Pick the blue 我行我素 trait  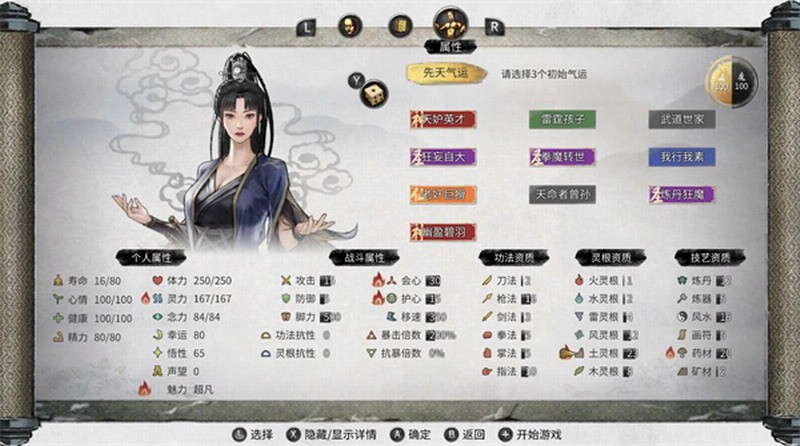(681, 157)
